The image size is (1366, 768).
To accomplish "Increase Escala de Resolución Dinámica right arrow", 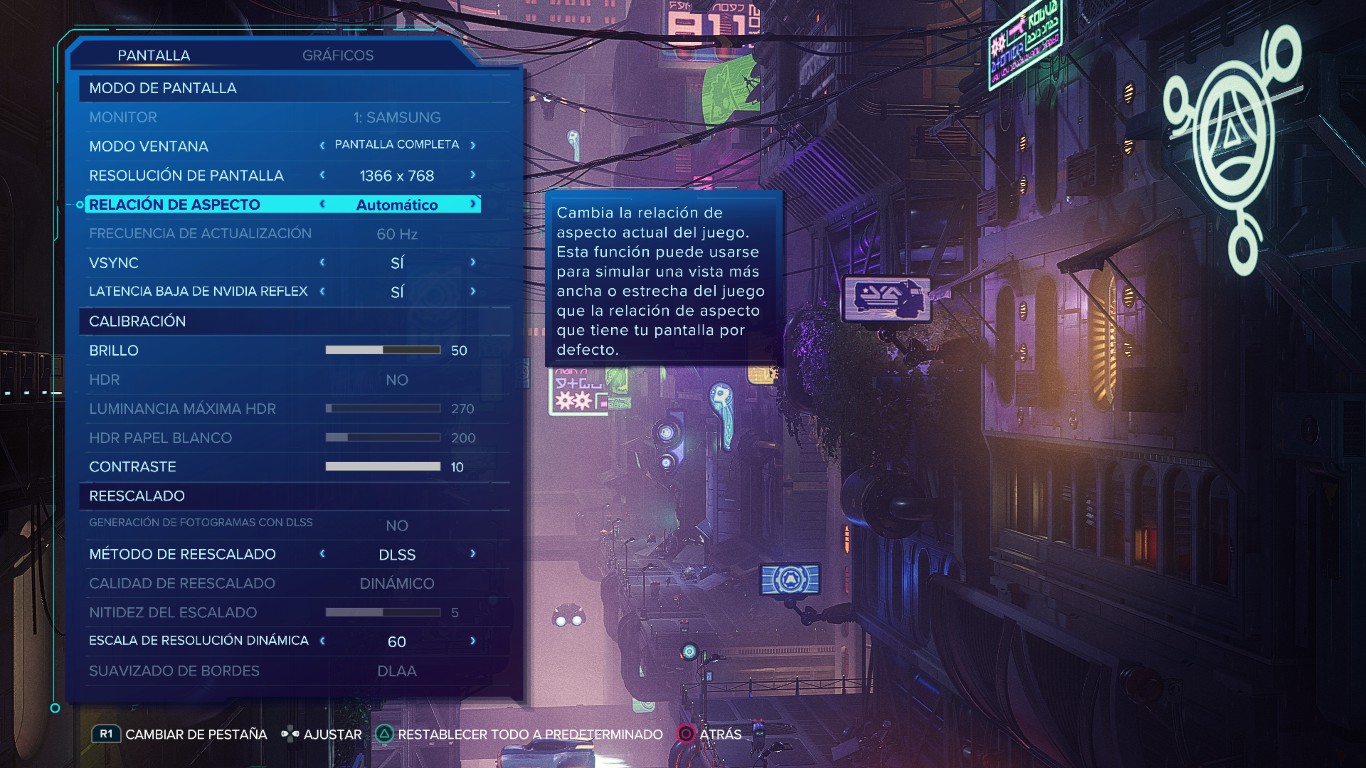I will (x=473, y=641).
